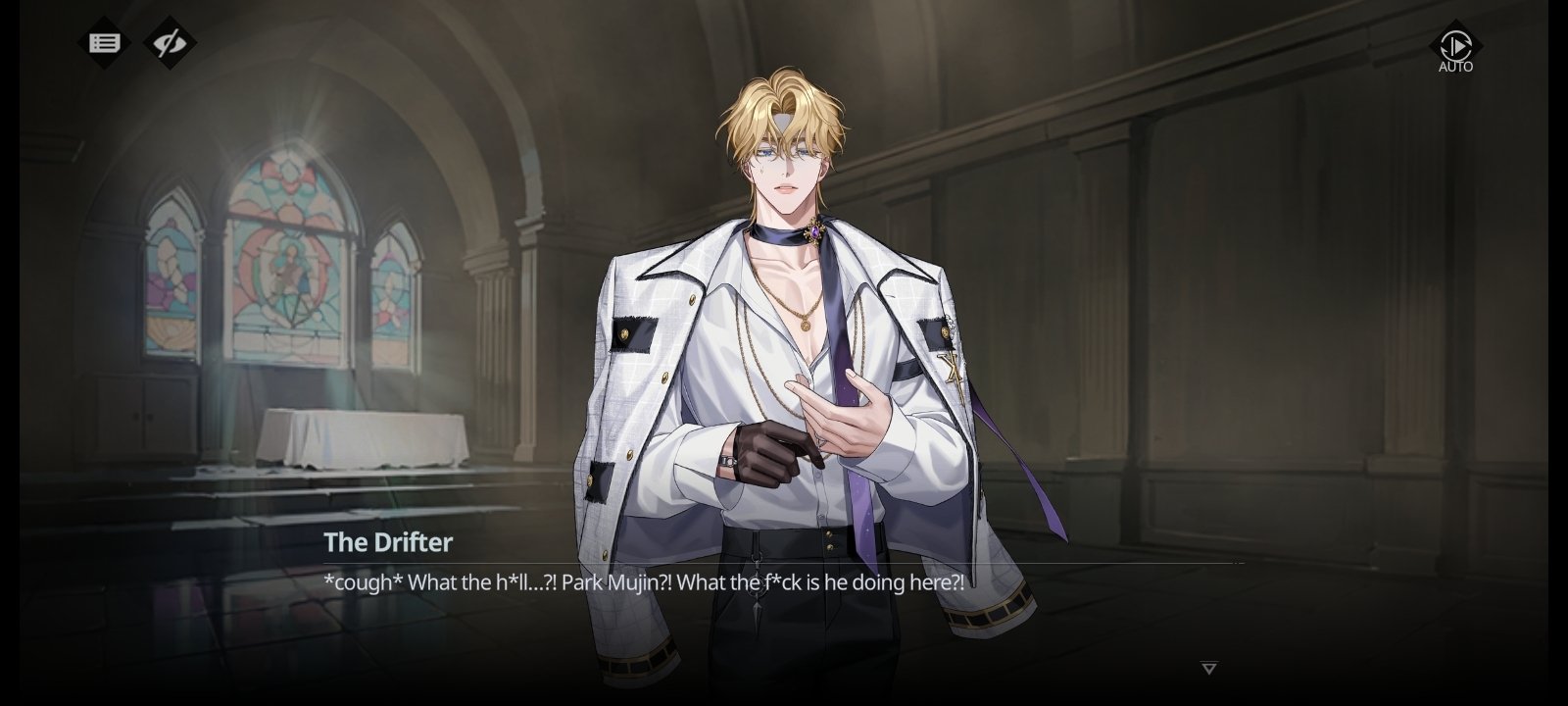Screen dimensions: 1568x706
Task: Advance dialogue with the down arrow indicator
Action: tap(1209, 669)
